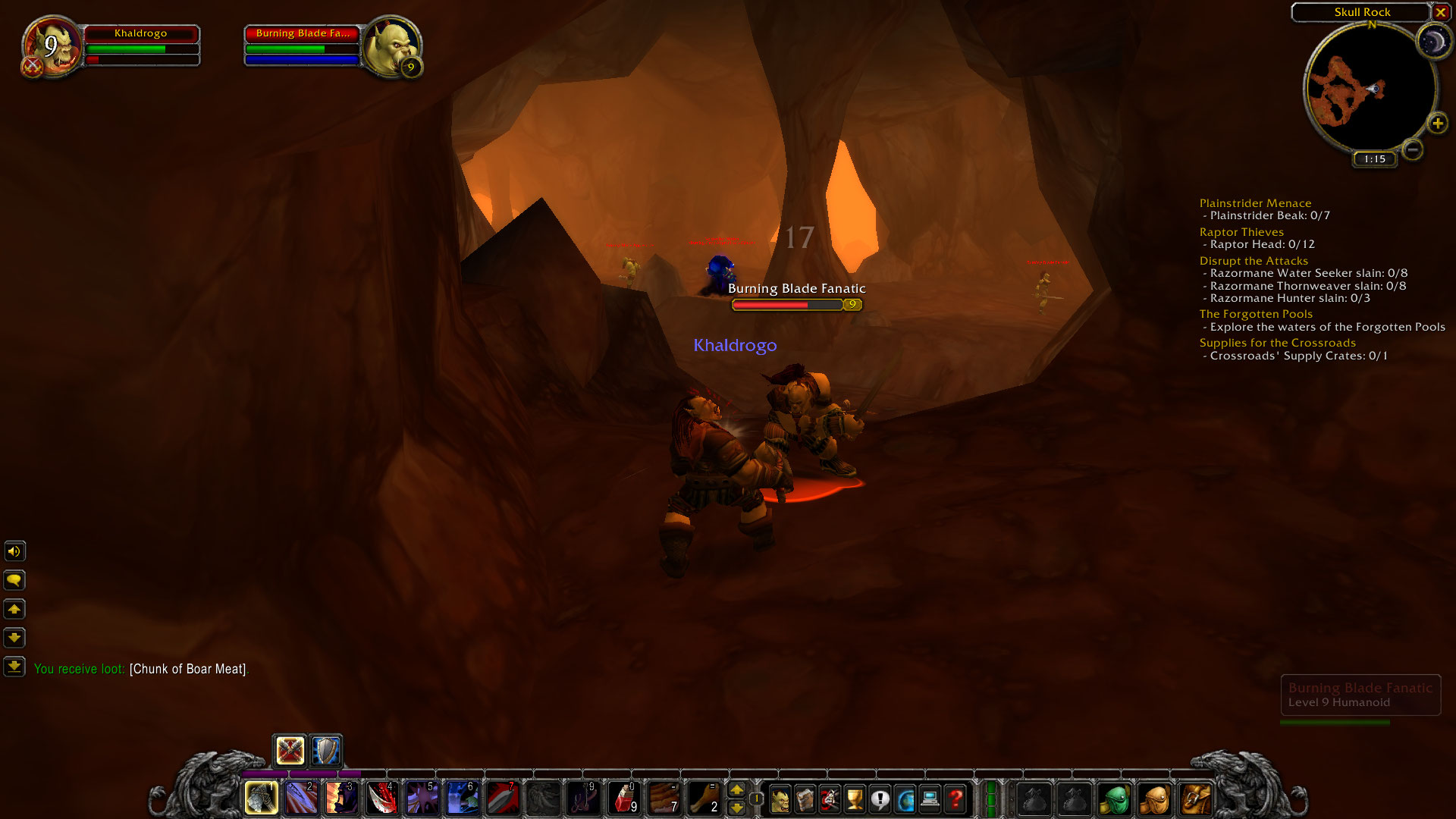Open the Spellbook from the micro menu
1456x819 pixels.
point(805,799)
